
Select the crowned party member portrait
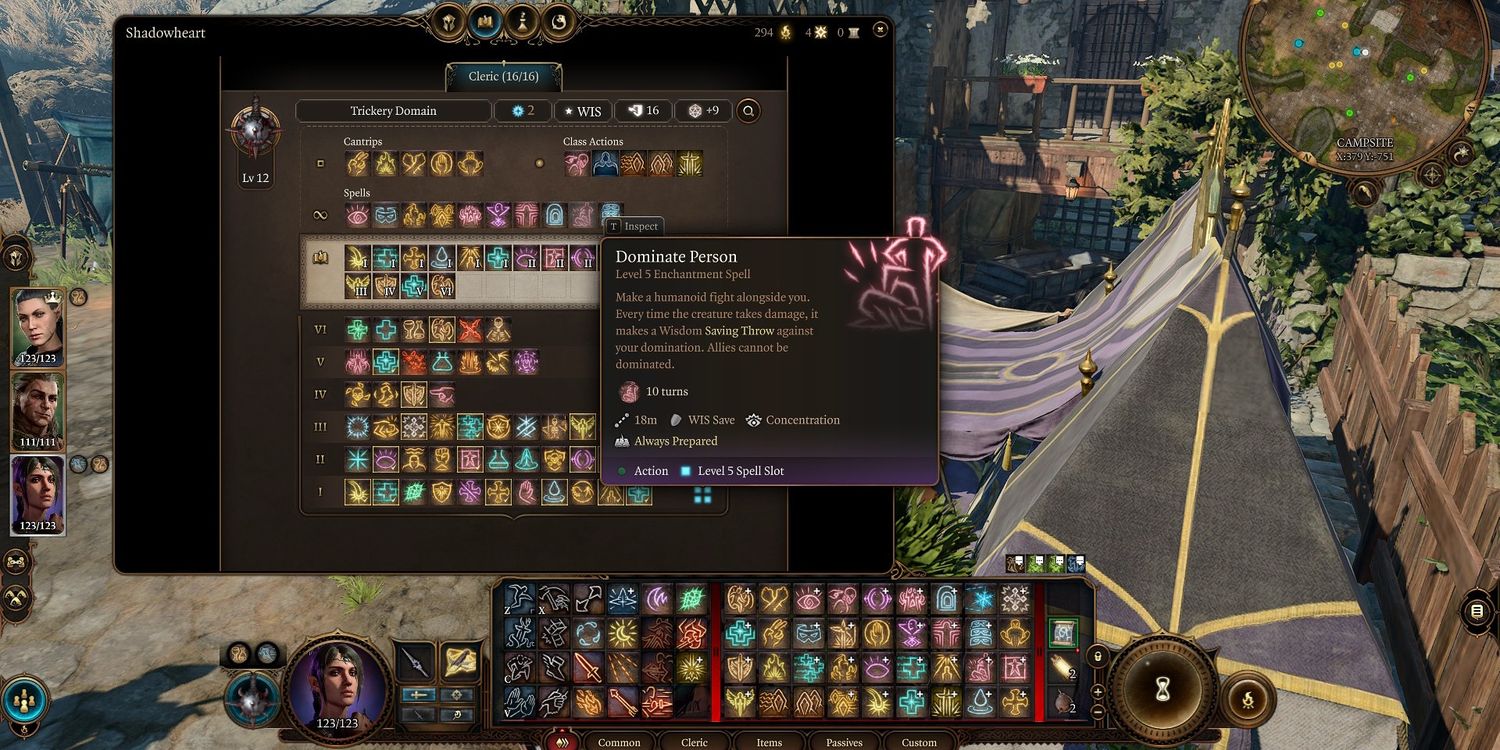[38, 327]
